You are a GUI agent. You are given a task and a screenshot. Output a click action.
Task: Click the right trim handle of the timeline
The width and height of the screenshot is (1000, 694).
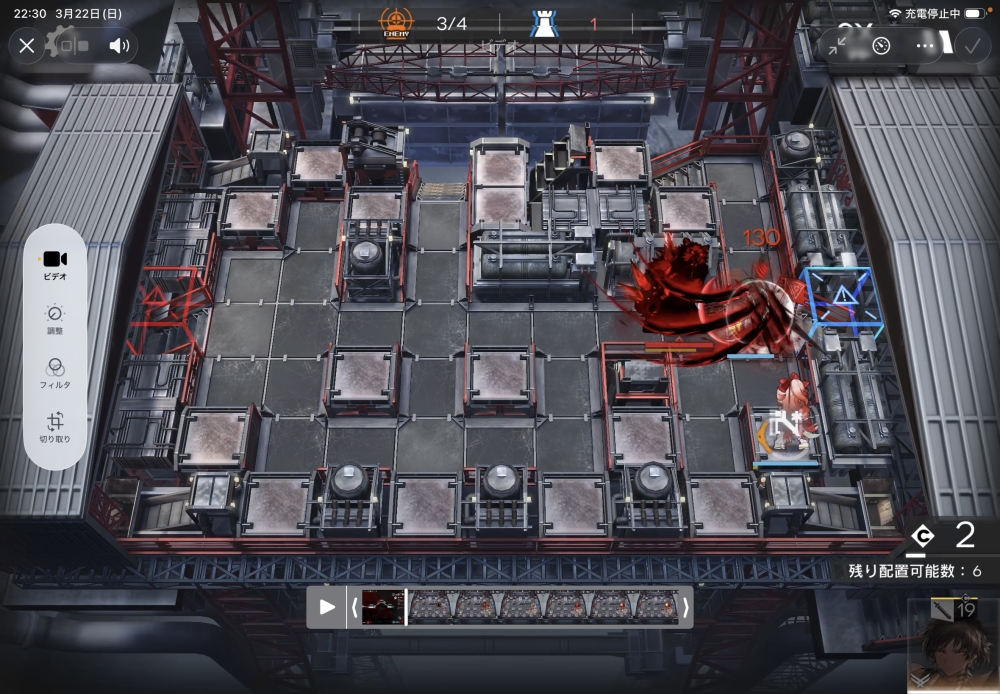pyautogui.click(x=685, y=607)
